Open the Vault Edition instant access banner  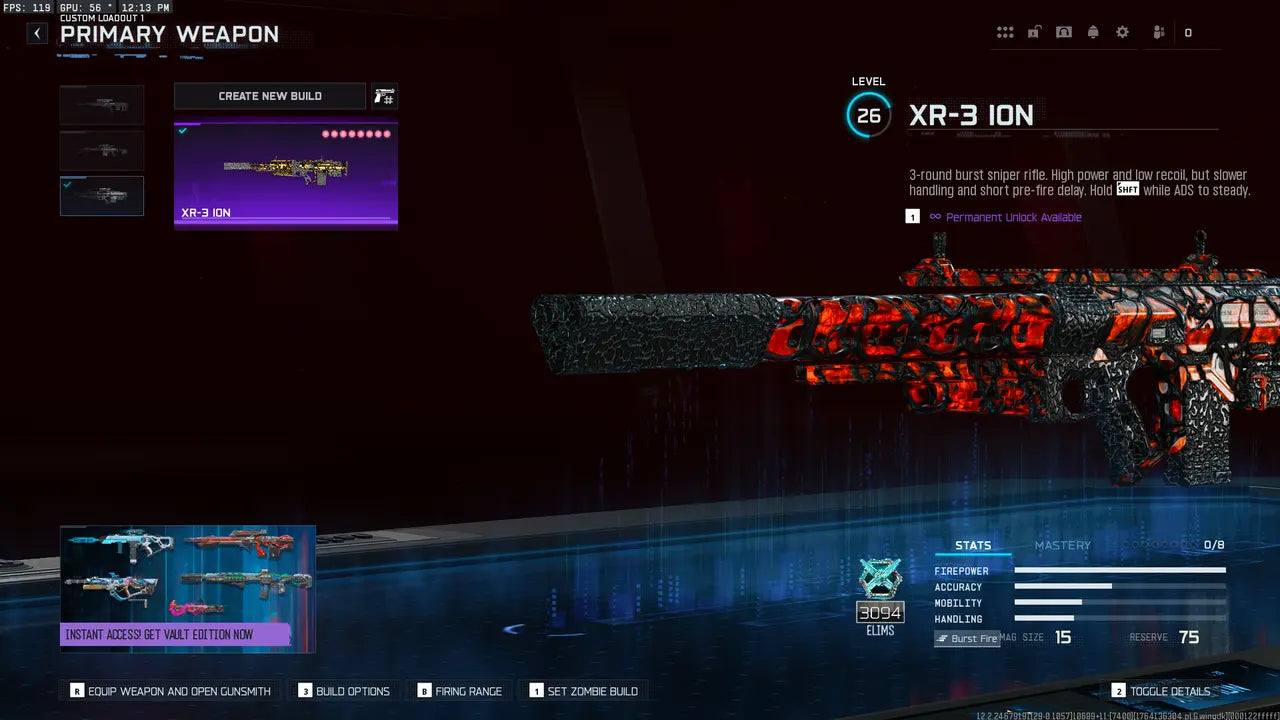pyautogui.click(x=188, y=589)
